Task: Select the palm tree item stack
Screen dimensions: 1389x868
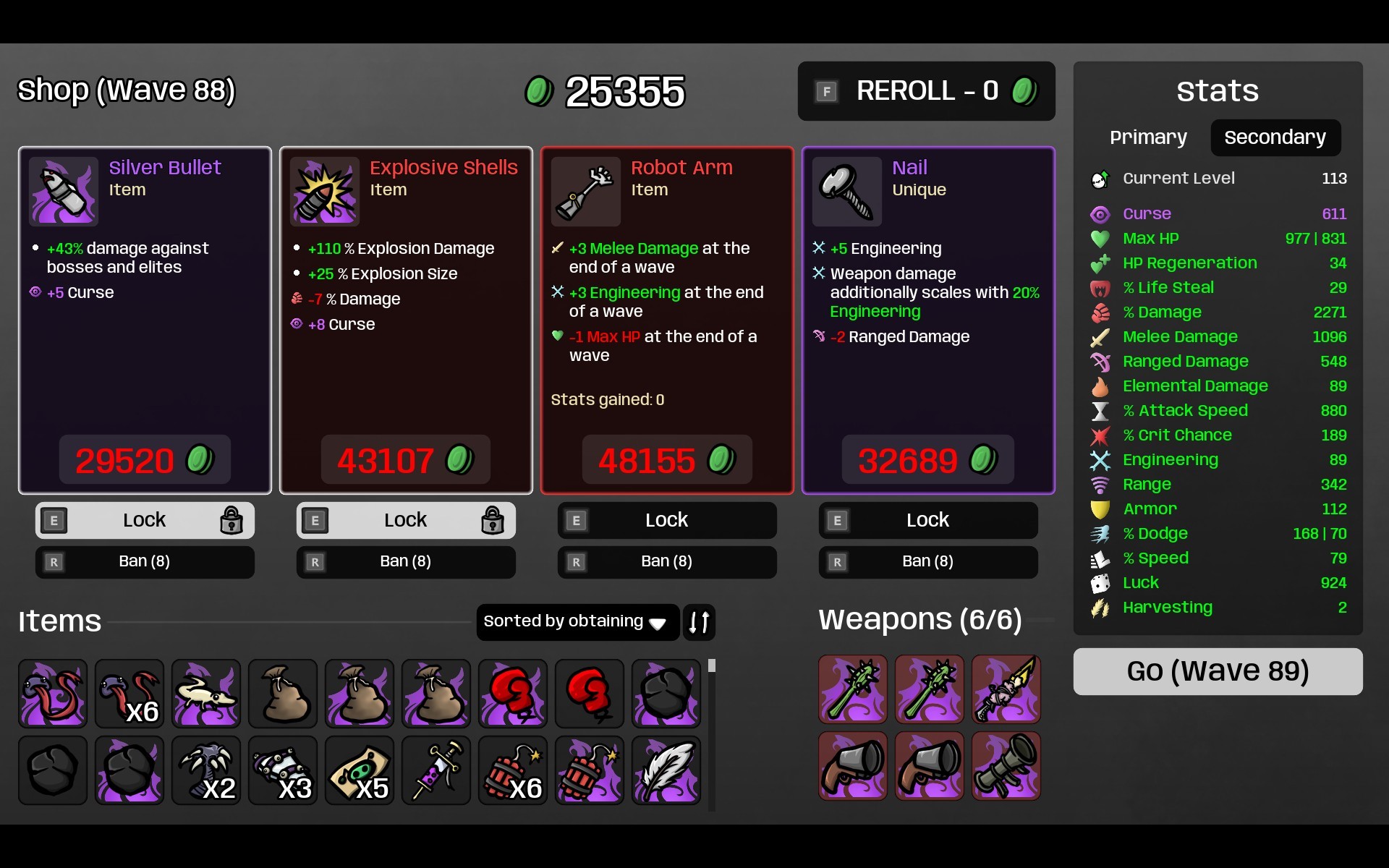Action: 205,770
